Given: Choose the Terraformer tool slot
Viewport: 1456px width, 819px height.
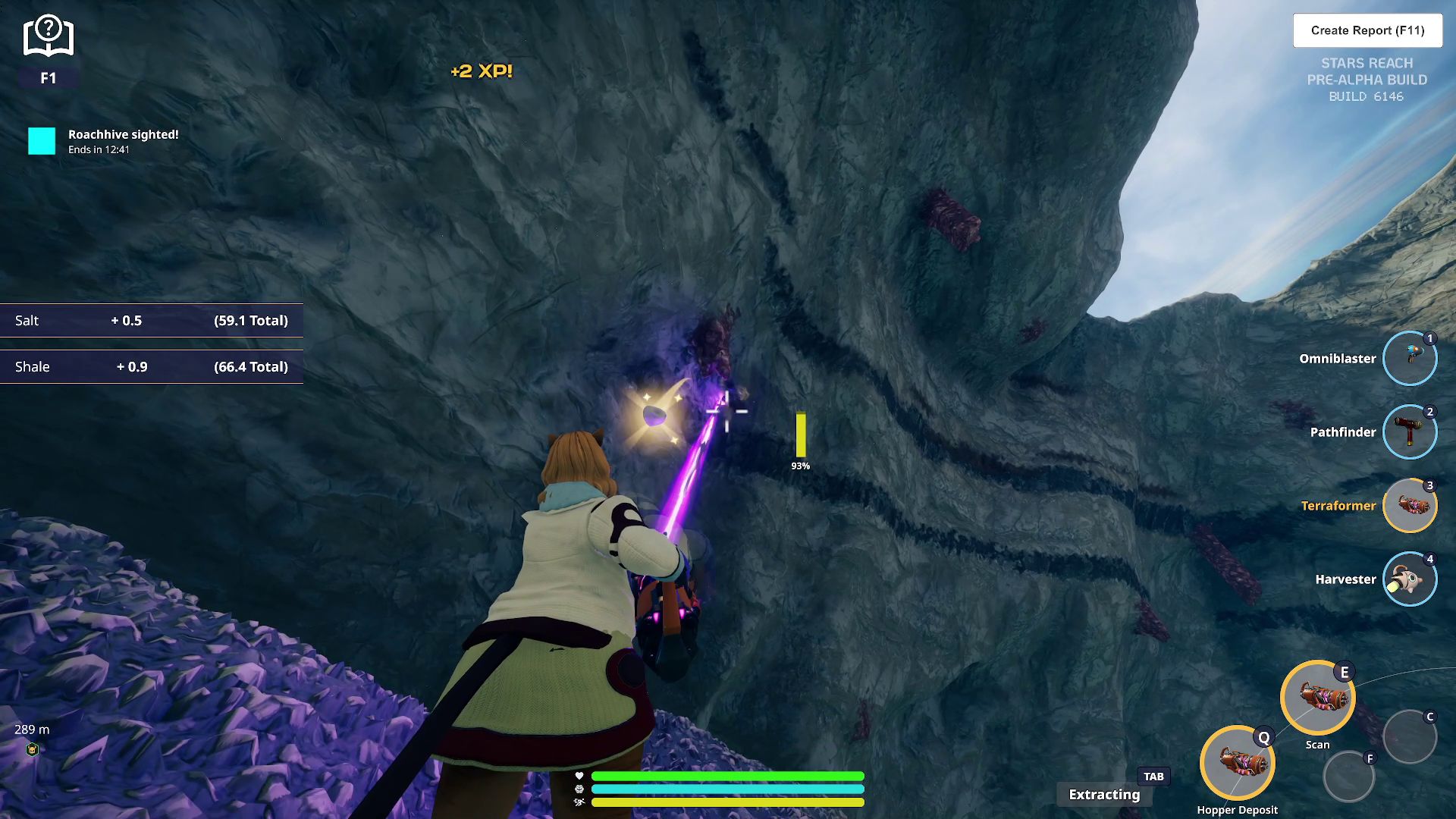Looking at the screenshot, I should pyautogui.click(x=1409, y=505).
